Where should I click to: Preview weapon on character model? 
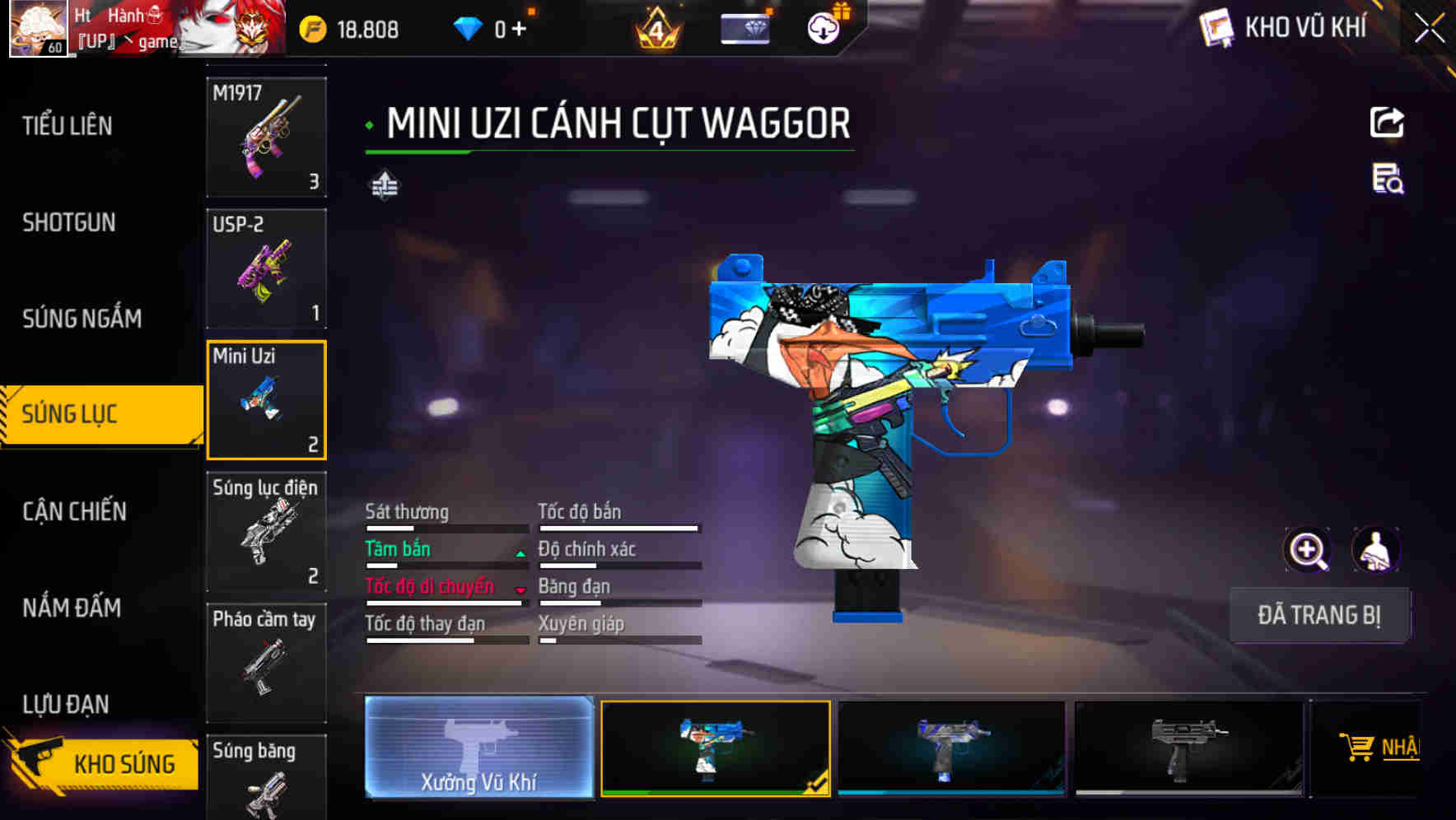tap(1375, 550)
